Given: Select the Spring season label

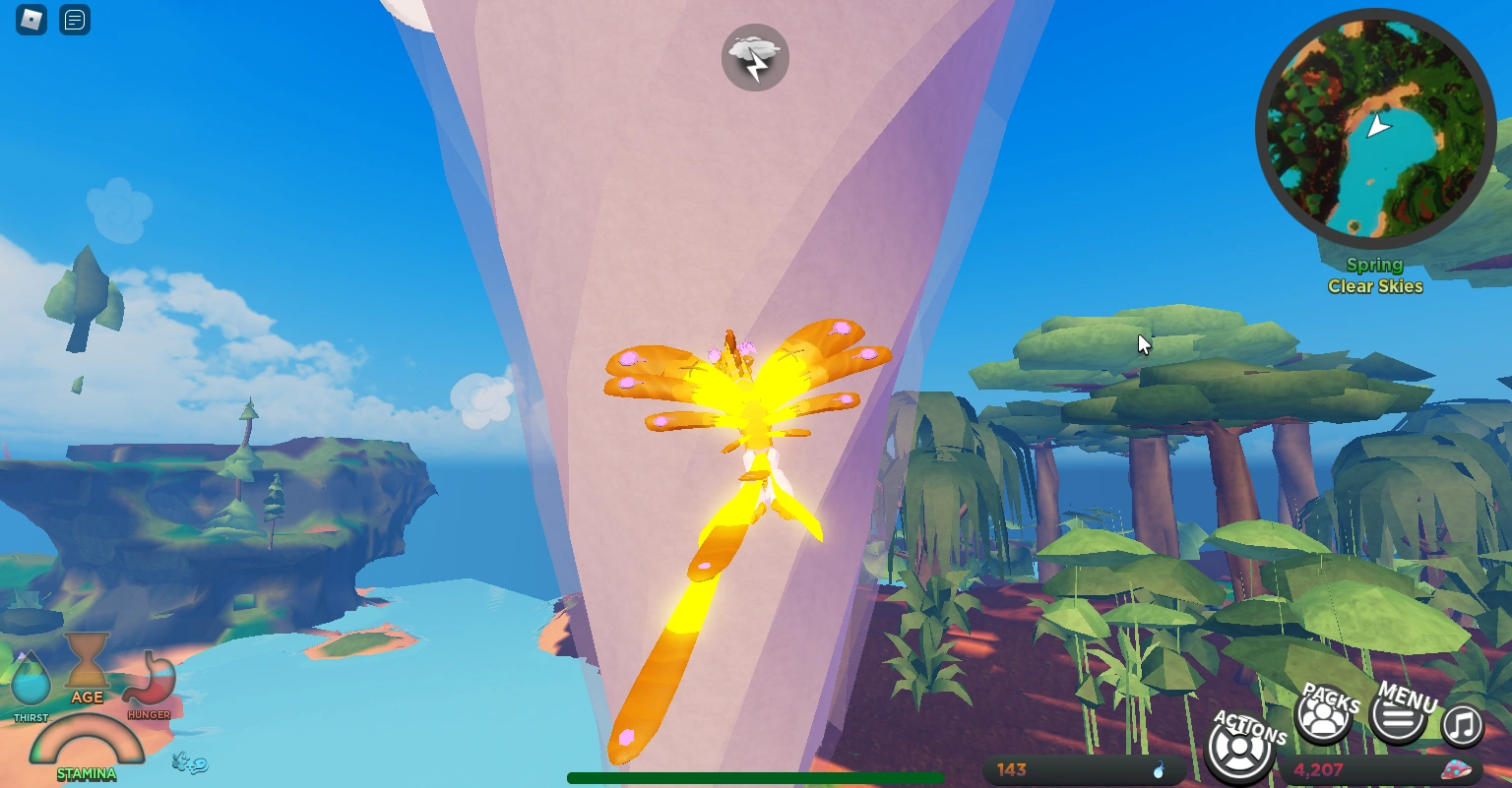Looking at the screenshot, I should 1374,264.
